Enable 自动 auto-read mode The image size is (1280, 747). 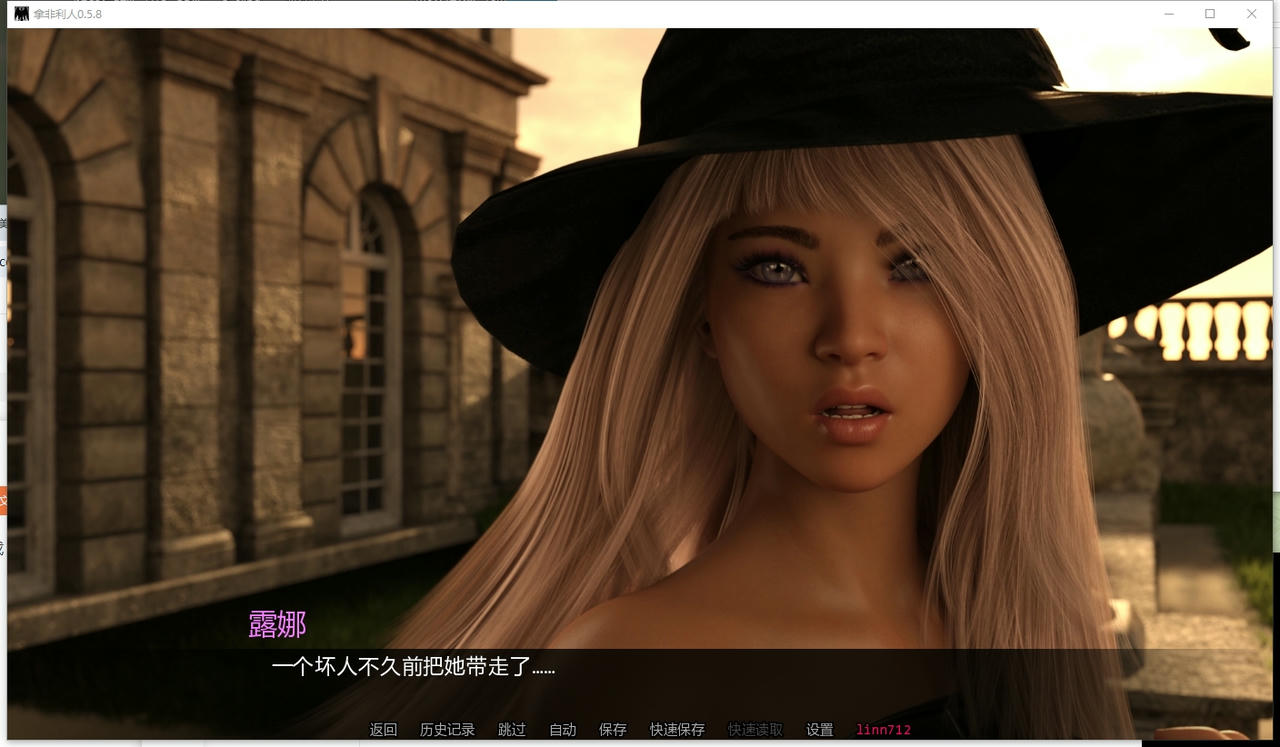point(561,730)
